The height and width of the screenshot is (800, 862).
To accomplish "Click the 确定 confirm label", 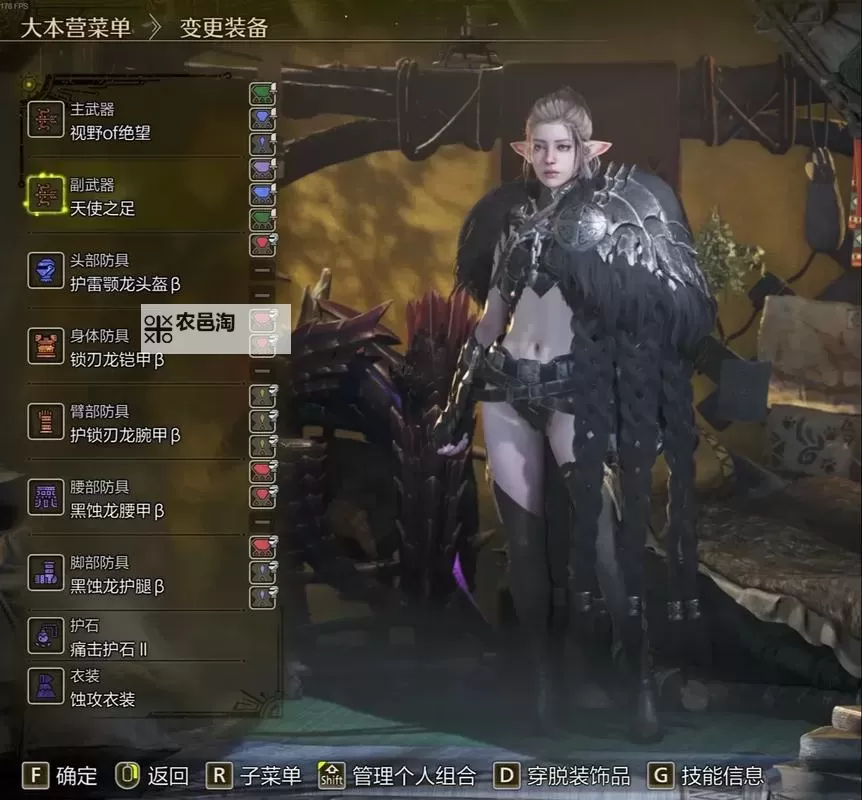I will click(x=76, y=775).
